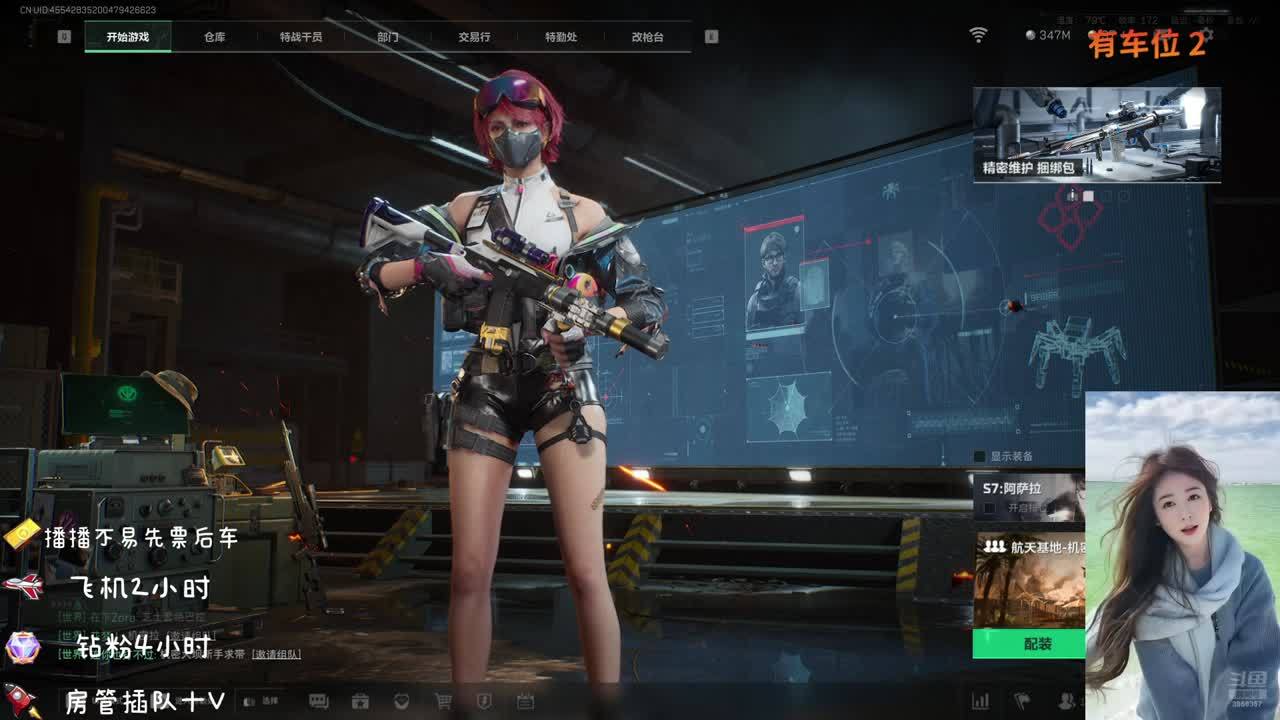The height and width of the screenshot is (720, 1280).
Task: Click the 邀请组队 invite link in chat
Action: pos(276,654)
